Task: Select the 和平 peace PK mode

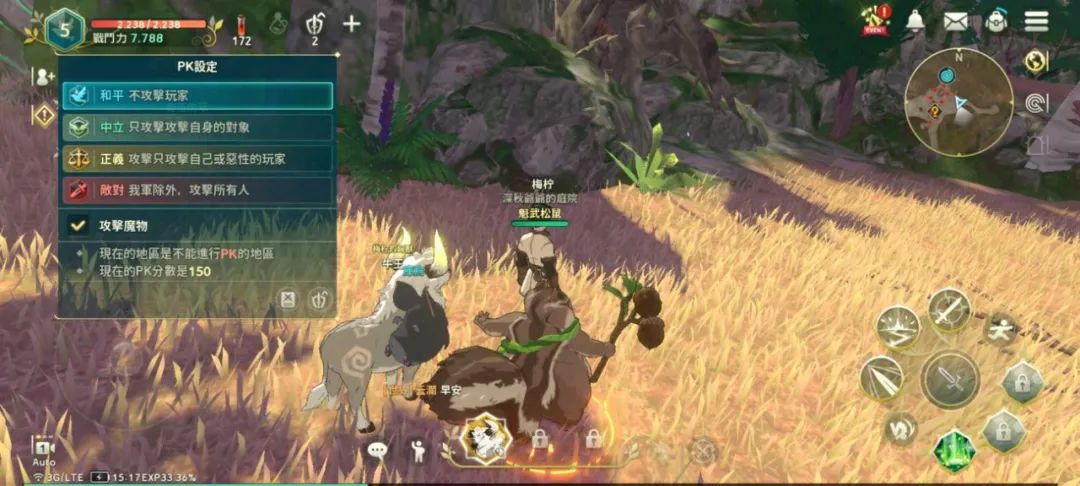Action: coord(196,95)
